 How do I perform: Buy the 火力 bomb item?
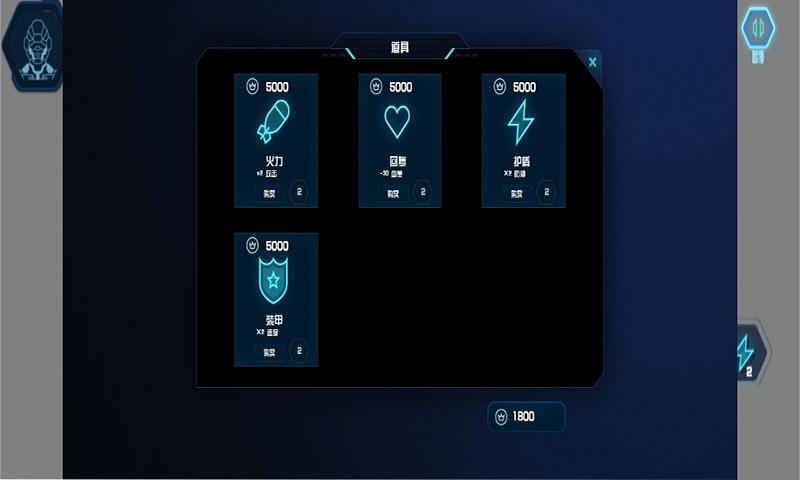pyautogui.click(x=269, y=193)
